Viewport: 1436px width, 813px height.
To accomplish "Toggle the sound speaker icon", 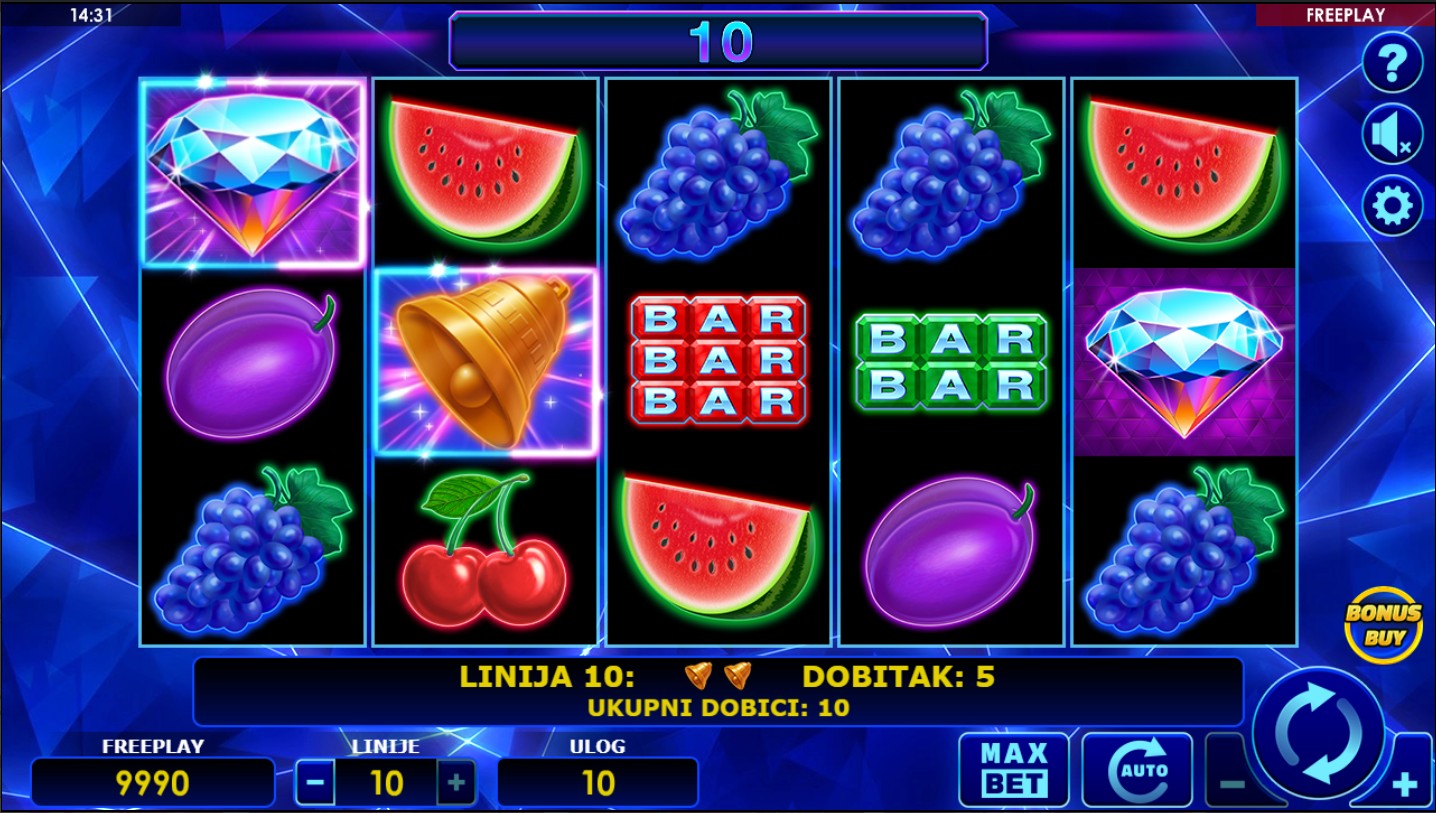I will tap(1392, 134).
